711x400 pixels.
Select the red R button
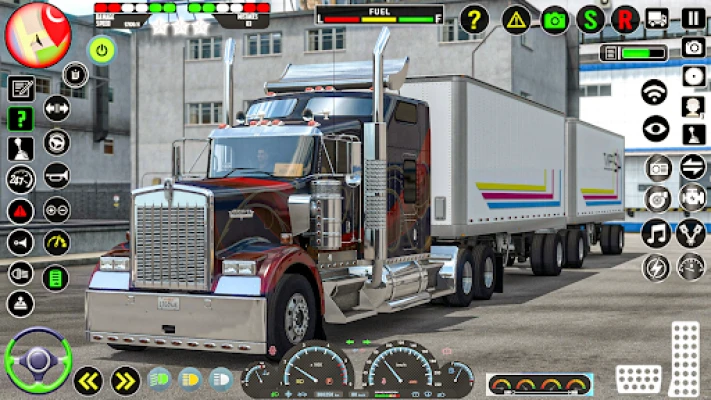click(x=625, y=19)
